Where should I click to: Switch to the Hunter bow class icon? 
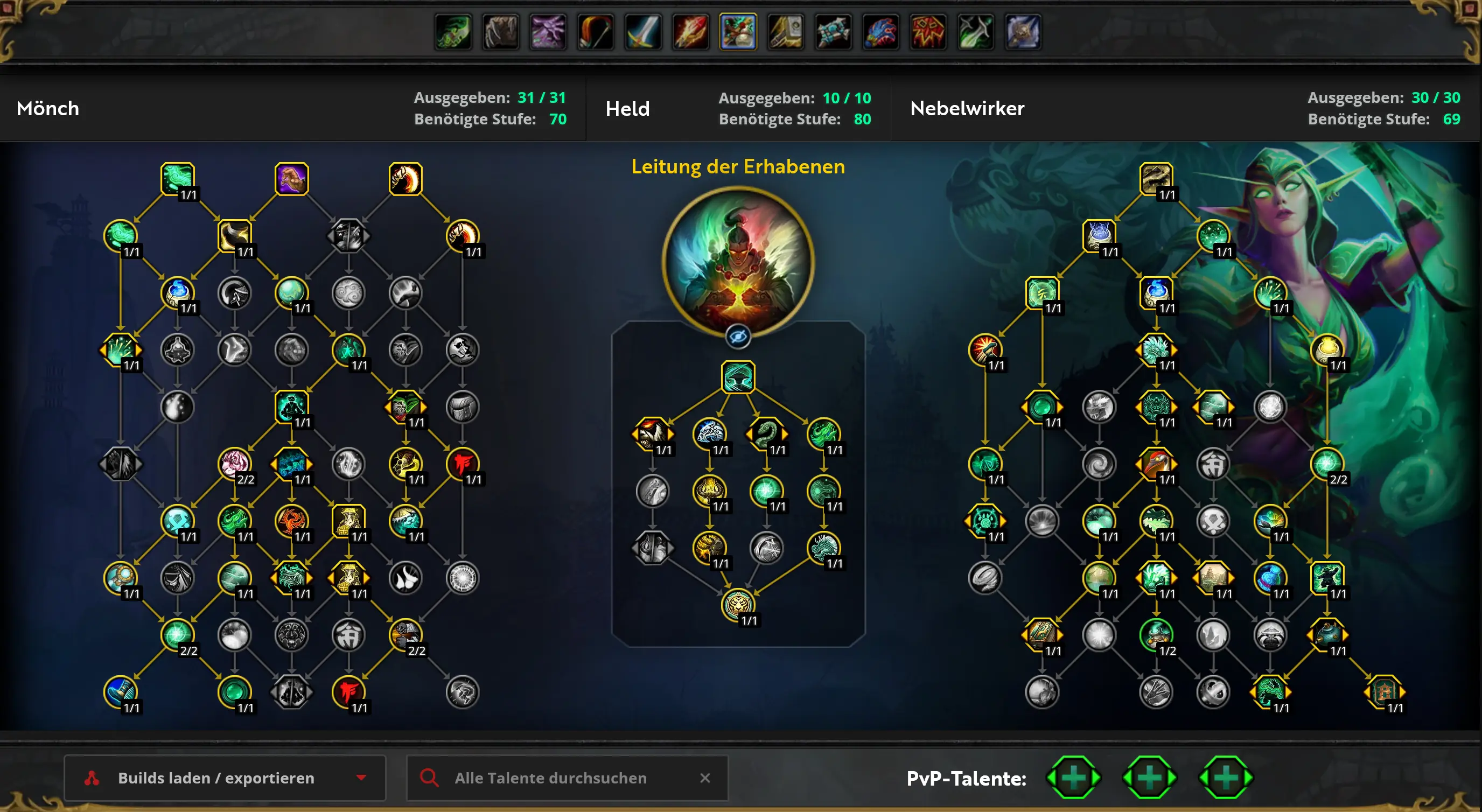click(x=596, y=32)
